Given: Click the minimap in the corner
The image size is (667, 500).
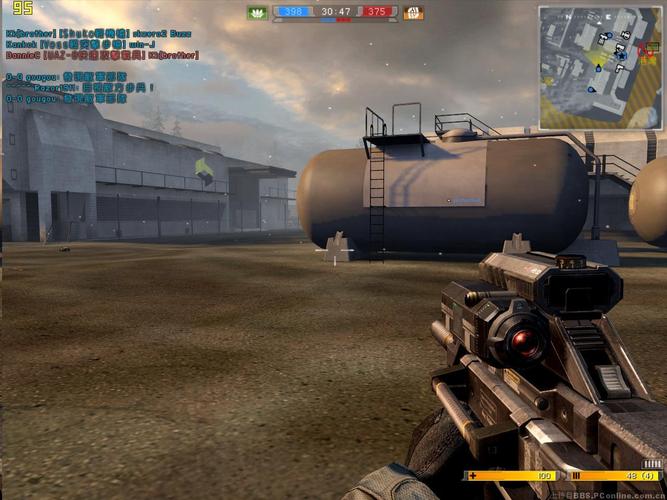Looking at the screenshot, I should (600, 67).
